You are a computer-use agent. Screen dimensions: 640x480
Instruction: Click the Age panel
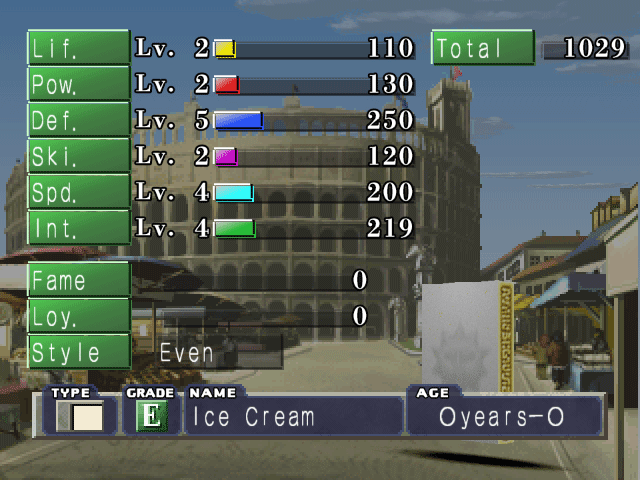point(503,417)
